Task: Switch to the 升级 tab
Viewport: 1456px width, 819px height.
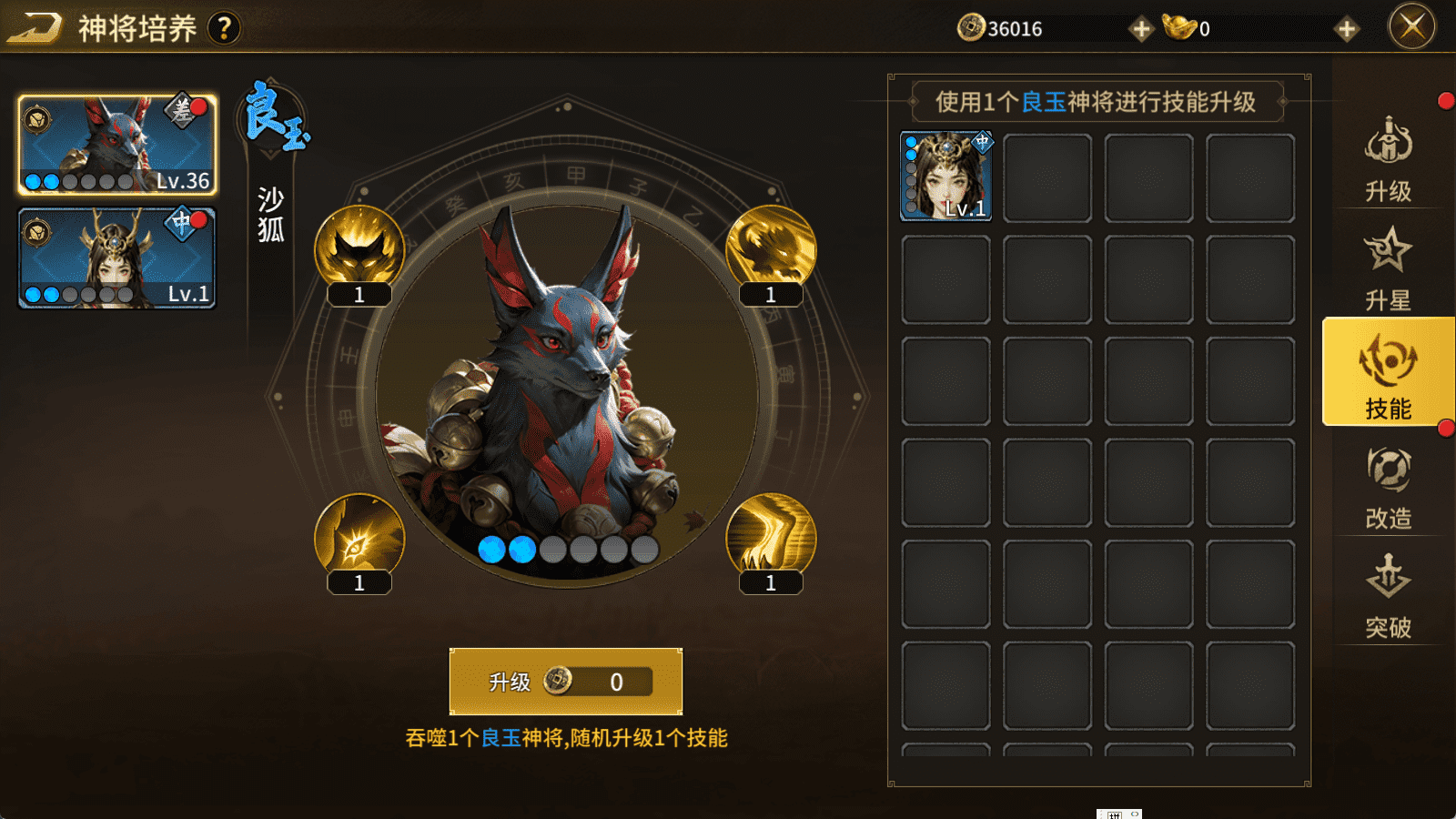Action: coord(1388,159)
